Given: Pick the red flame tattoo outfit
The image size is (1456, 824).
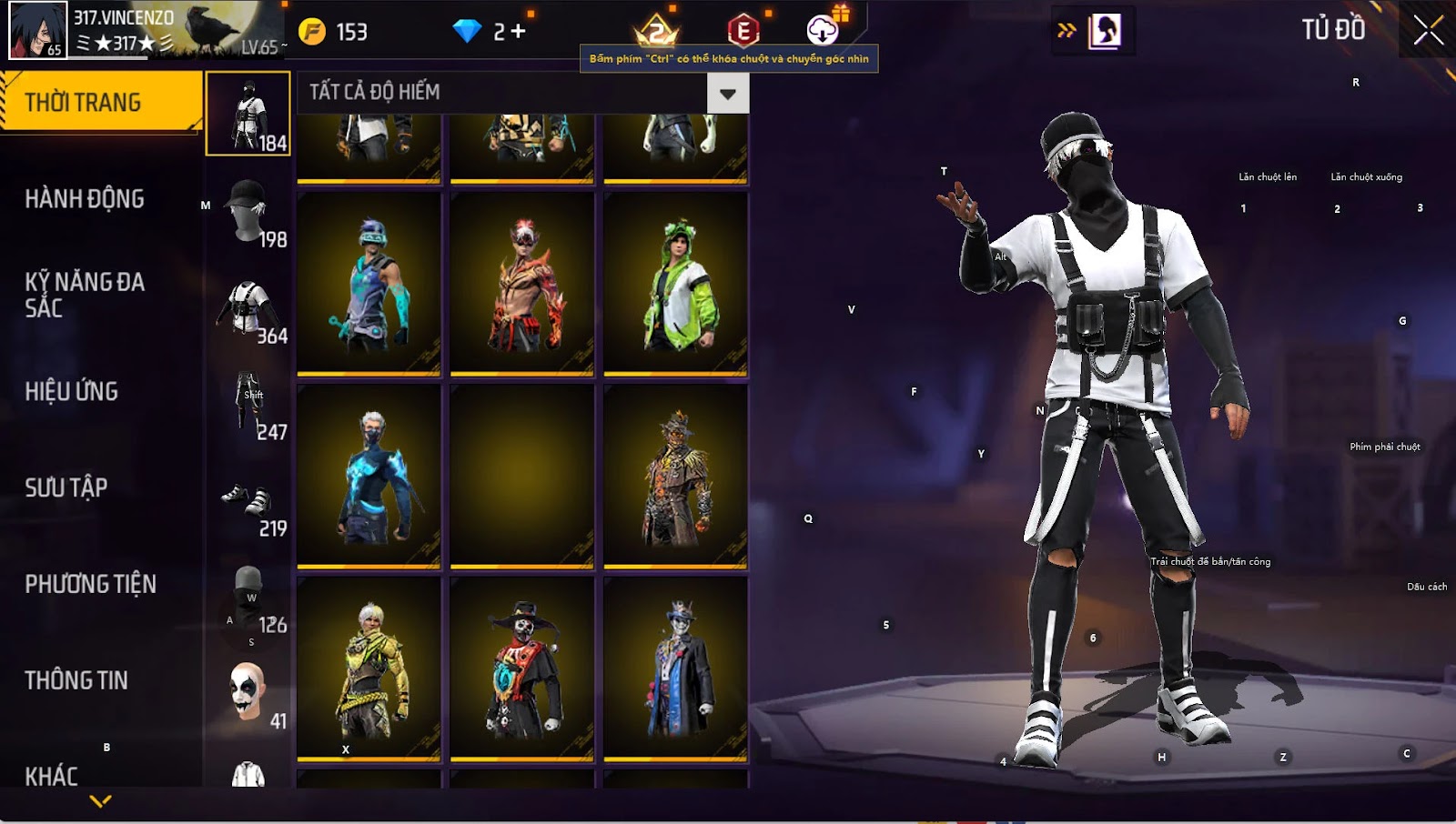Looking at the screenshot, I should [522, 284].
